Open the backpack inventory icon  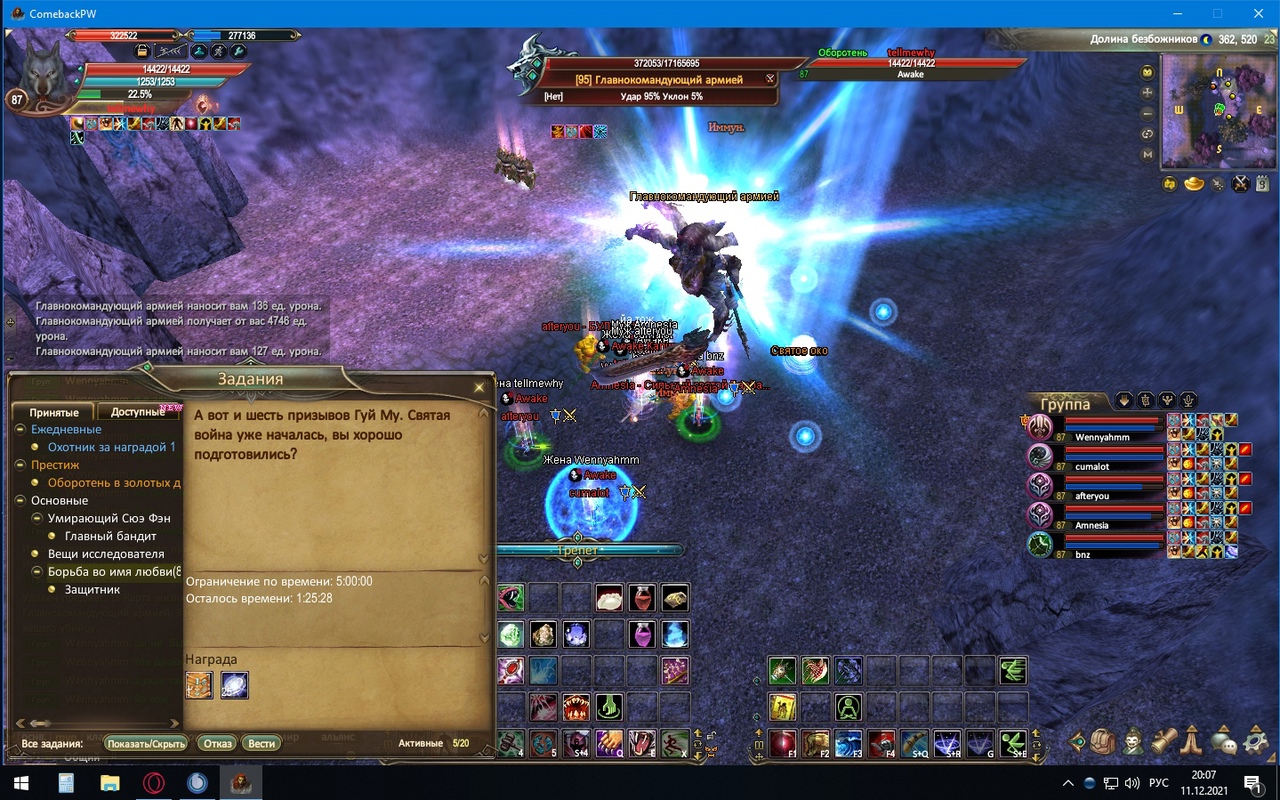coord(1103,741)
